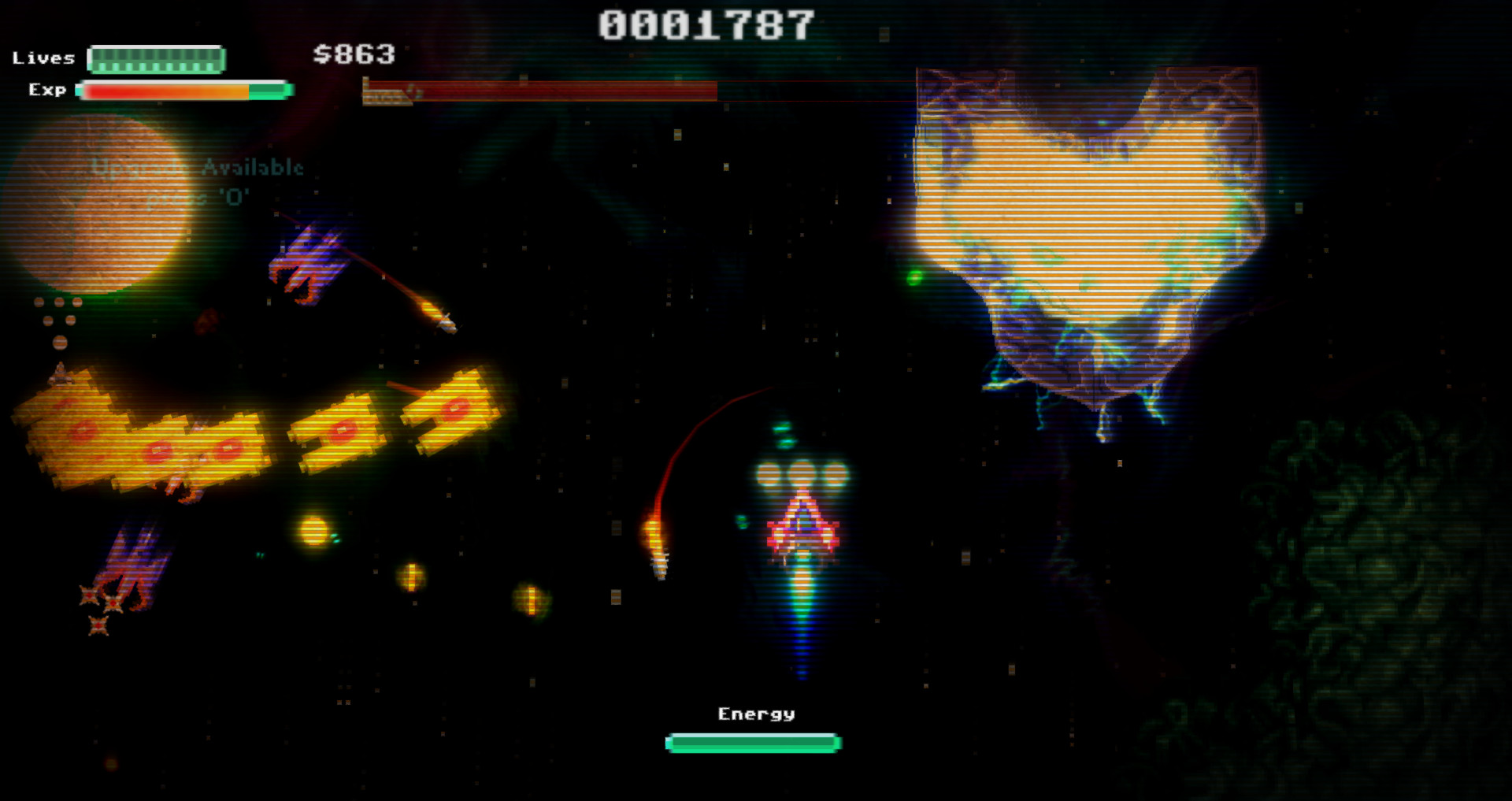
Task: Open the Upgrade Available prompt
Action: [x=198, y=167]
